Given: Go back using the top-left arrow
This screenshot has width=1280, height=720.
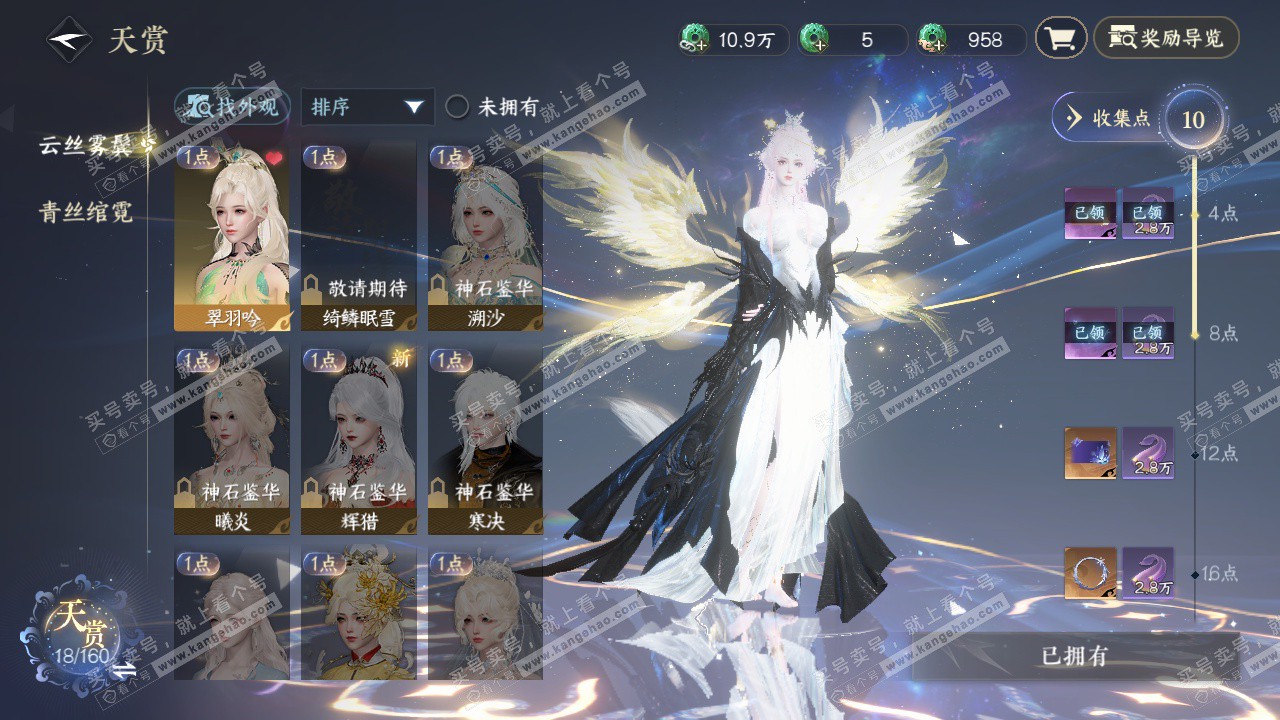Looking at the screenshot, I should click(x=67, y=41).
